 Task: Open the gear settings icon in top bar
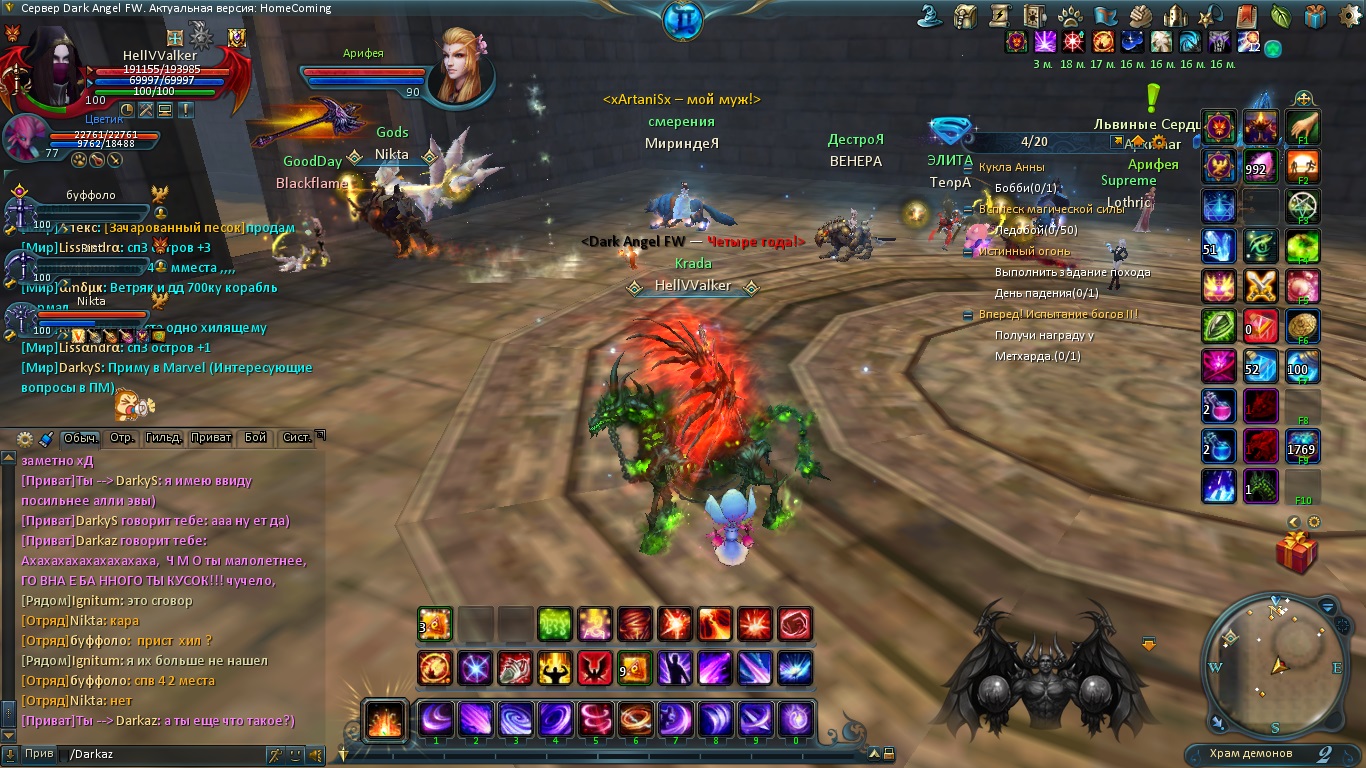click(1348, 14)
